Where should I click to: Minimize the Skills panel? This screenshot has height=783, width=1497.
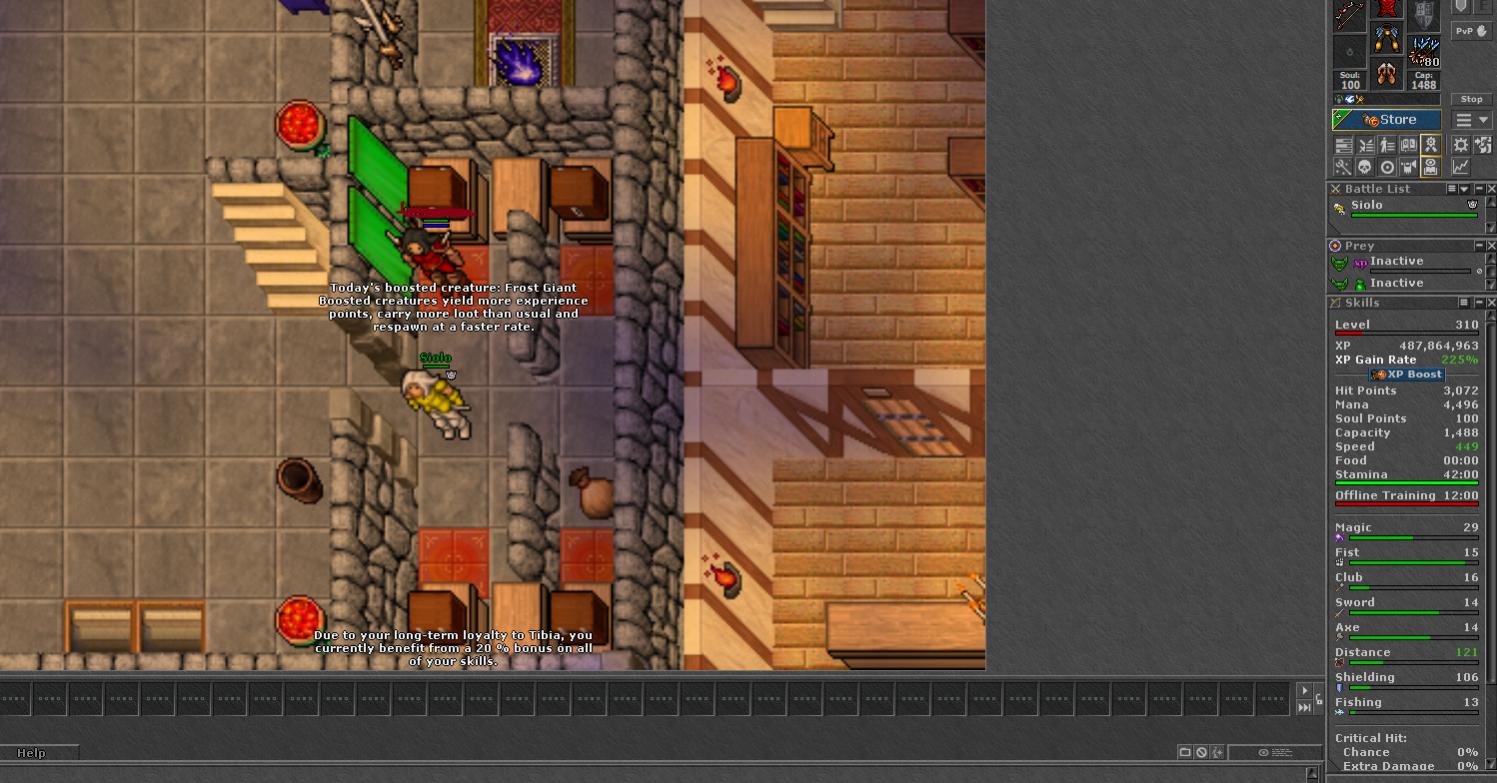point(1479,303)
